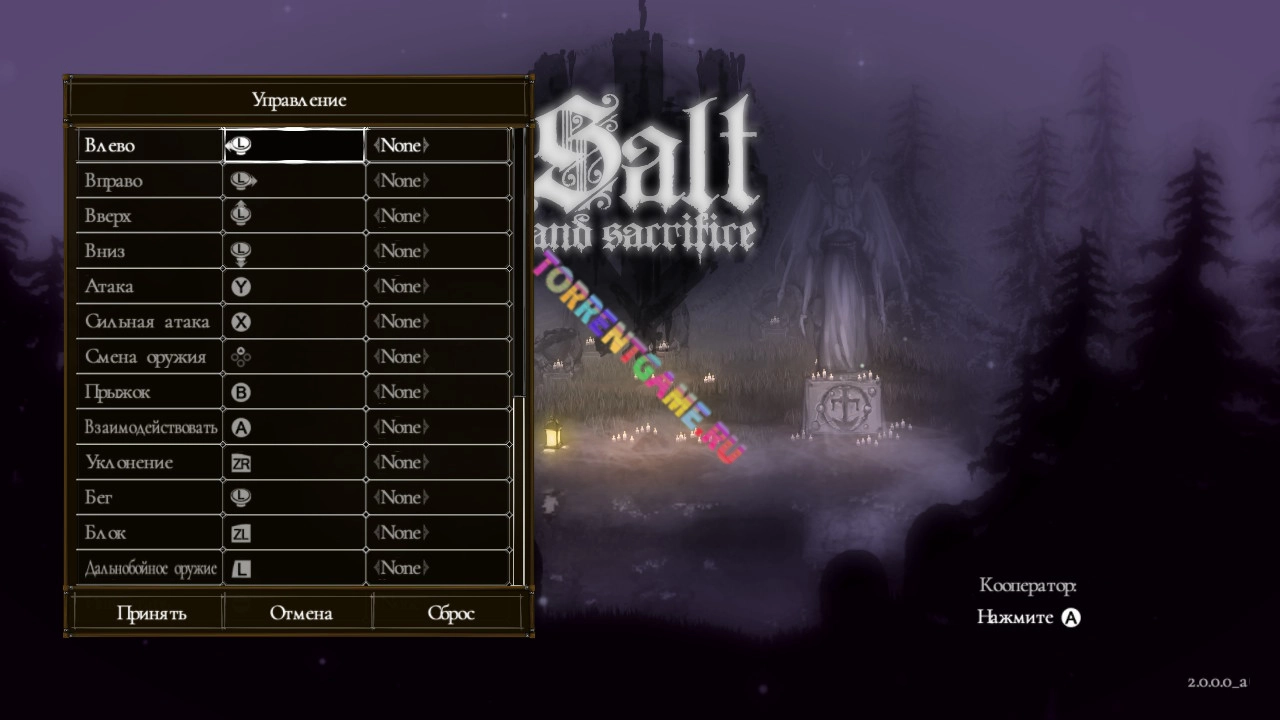Select the Вправо binding row
Image resolution: width=1280 pixels, height=720 pixels.
pos(150,181)
